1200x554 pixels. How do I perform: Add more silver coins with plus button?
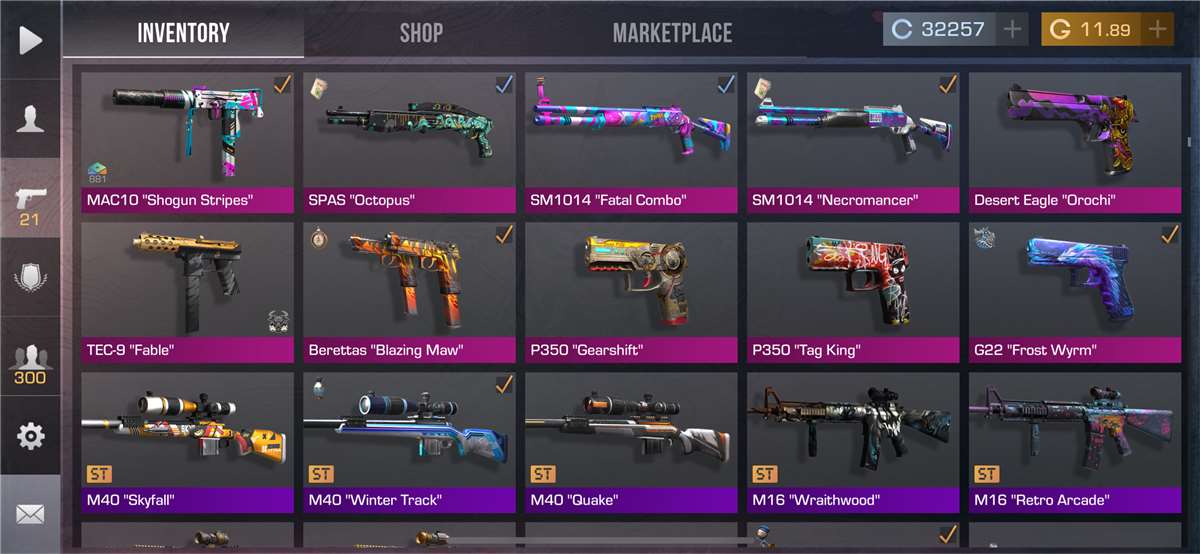pos(1012,29)
